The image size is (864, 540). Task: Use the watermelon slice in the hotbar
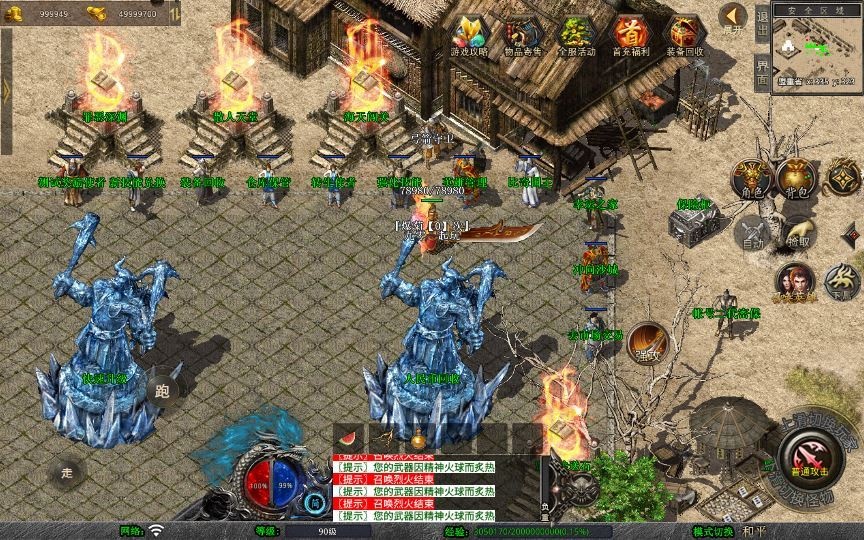[348, 437]
